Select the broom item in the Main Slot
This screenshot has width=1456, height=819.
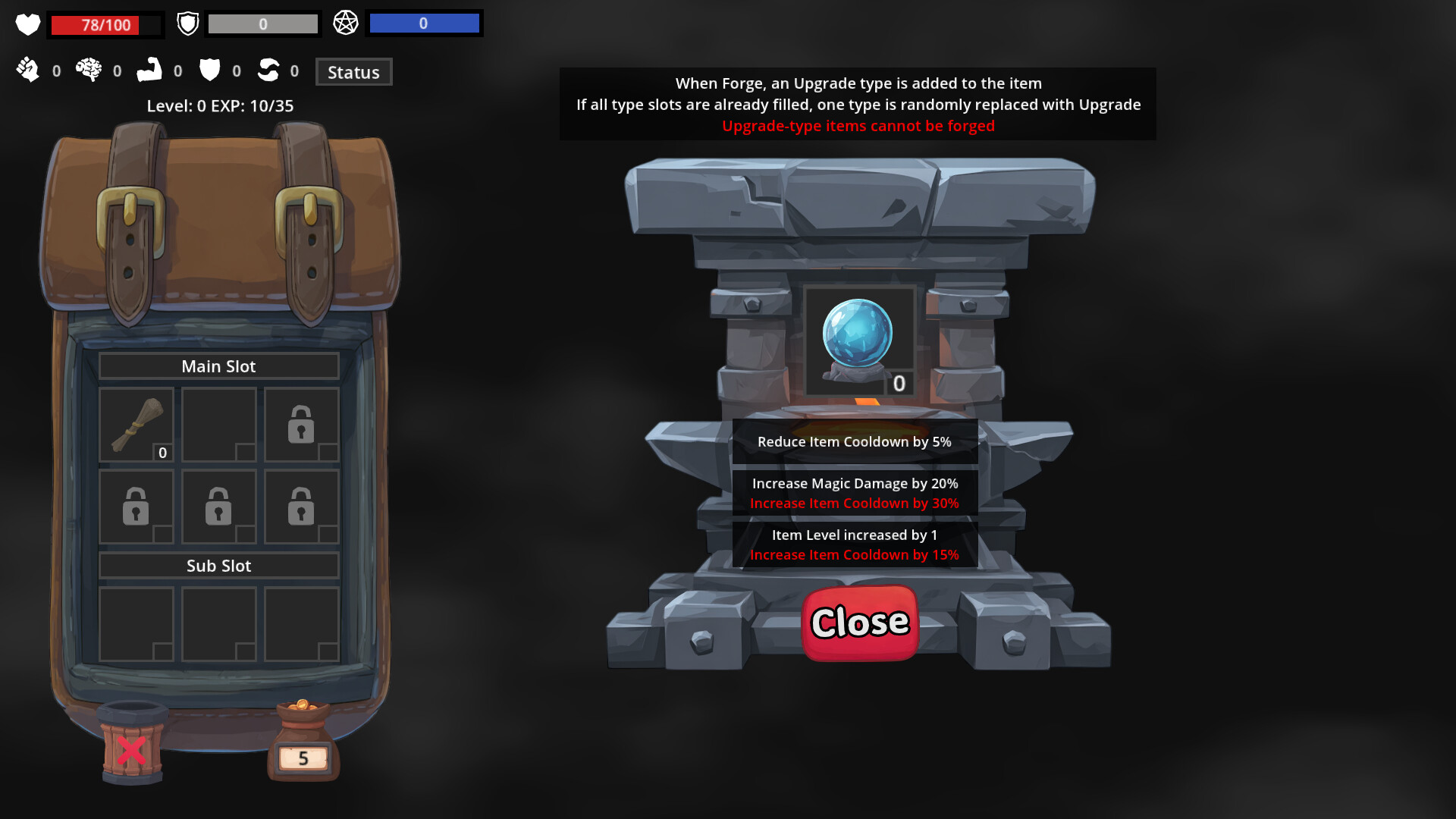(x=136, y=425)
